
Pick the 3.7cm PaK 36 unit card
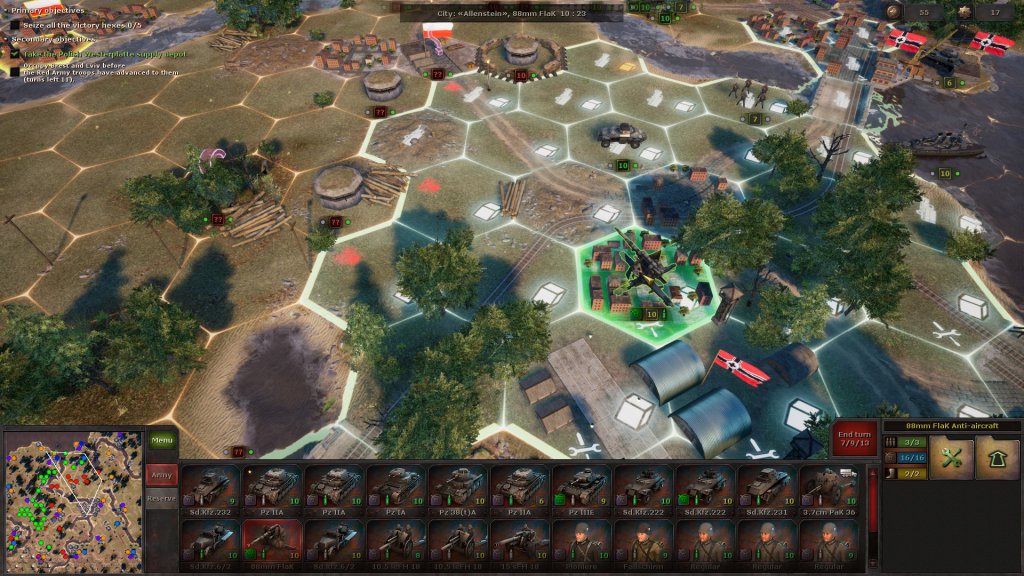830,490
